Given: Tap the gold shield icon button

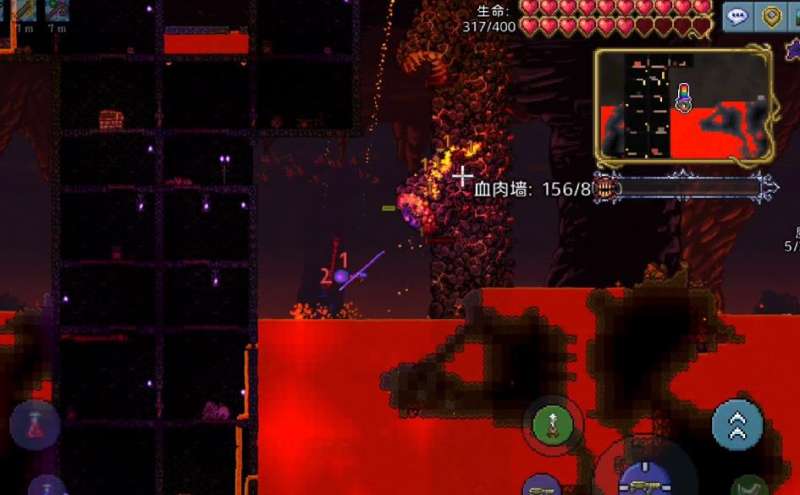Looking at the screenshot, I should (x=772, y=16).
